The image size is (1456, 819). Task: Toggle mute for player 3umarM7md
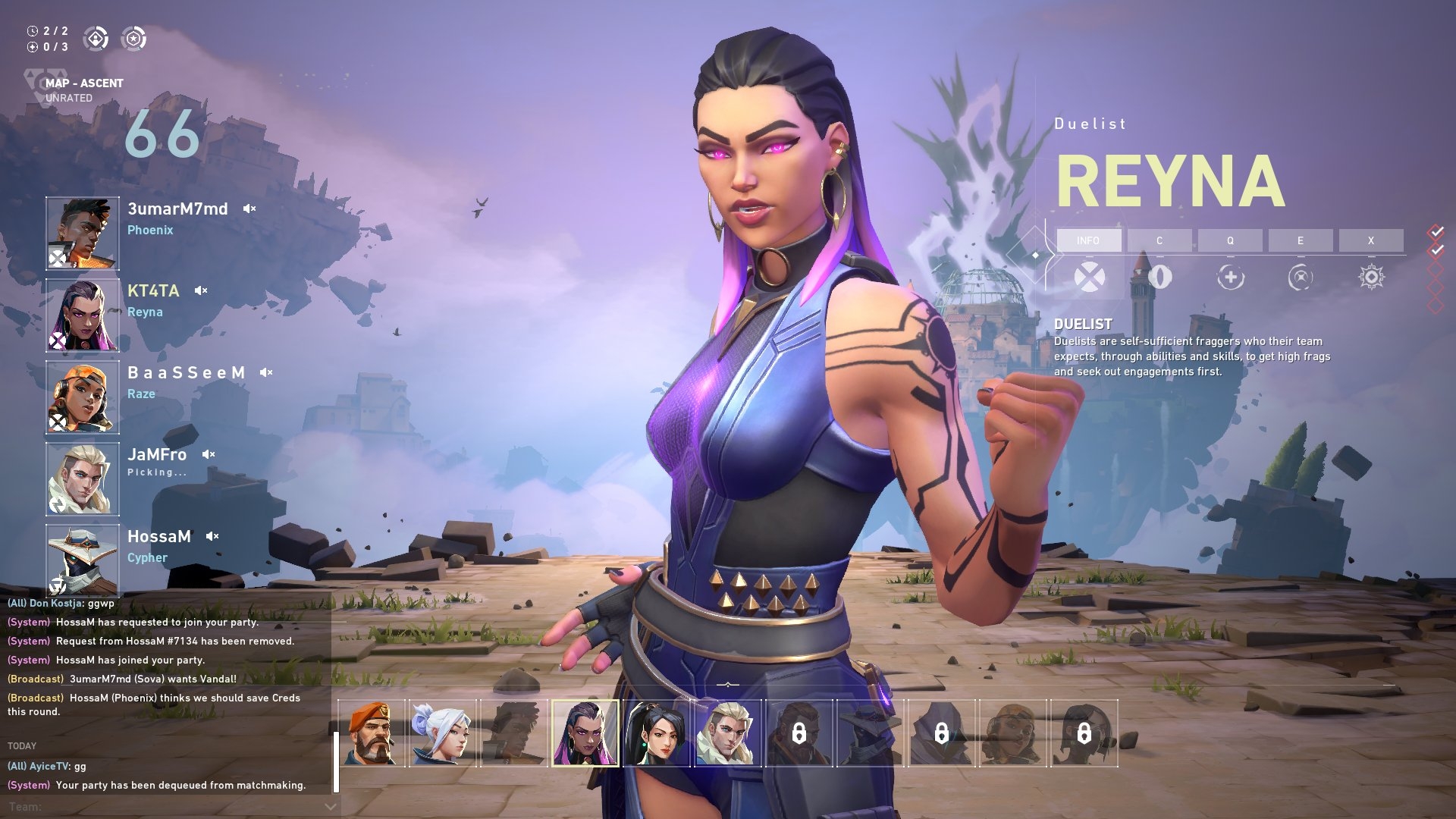(249, 209)
